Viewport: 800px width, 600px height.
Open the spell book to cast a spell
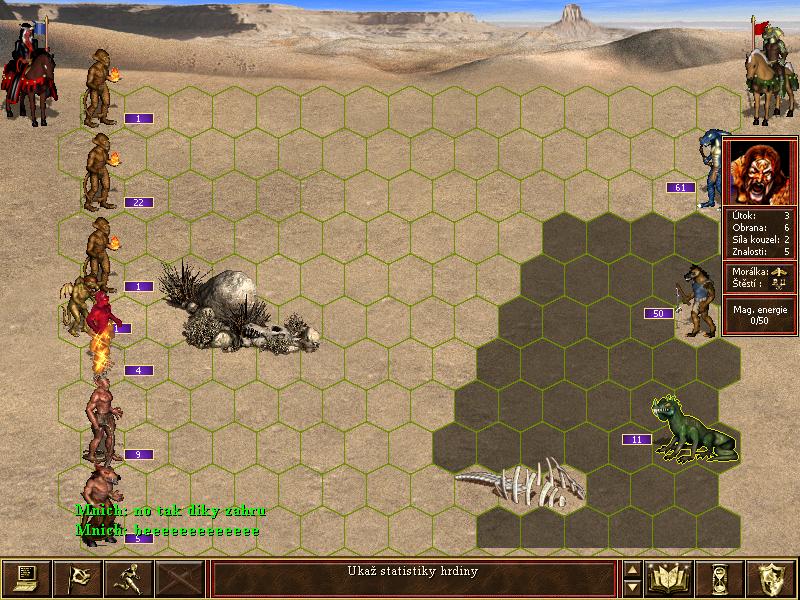tap(669, 578)
